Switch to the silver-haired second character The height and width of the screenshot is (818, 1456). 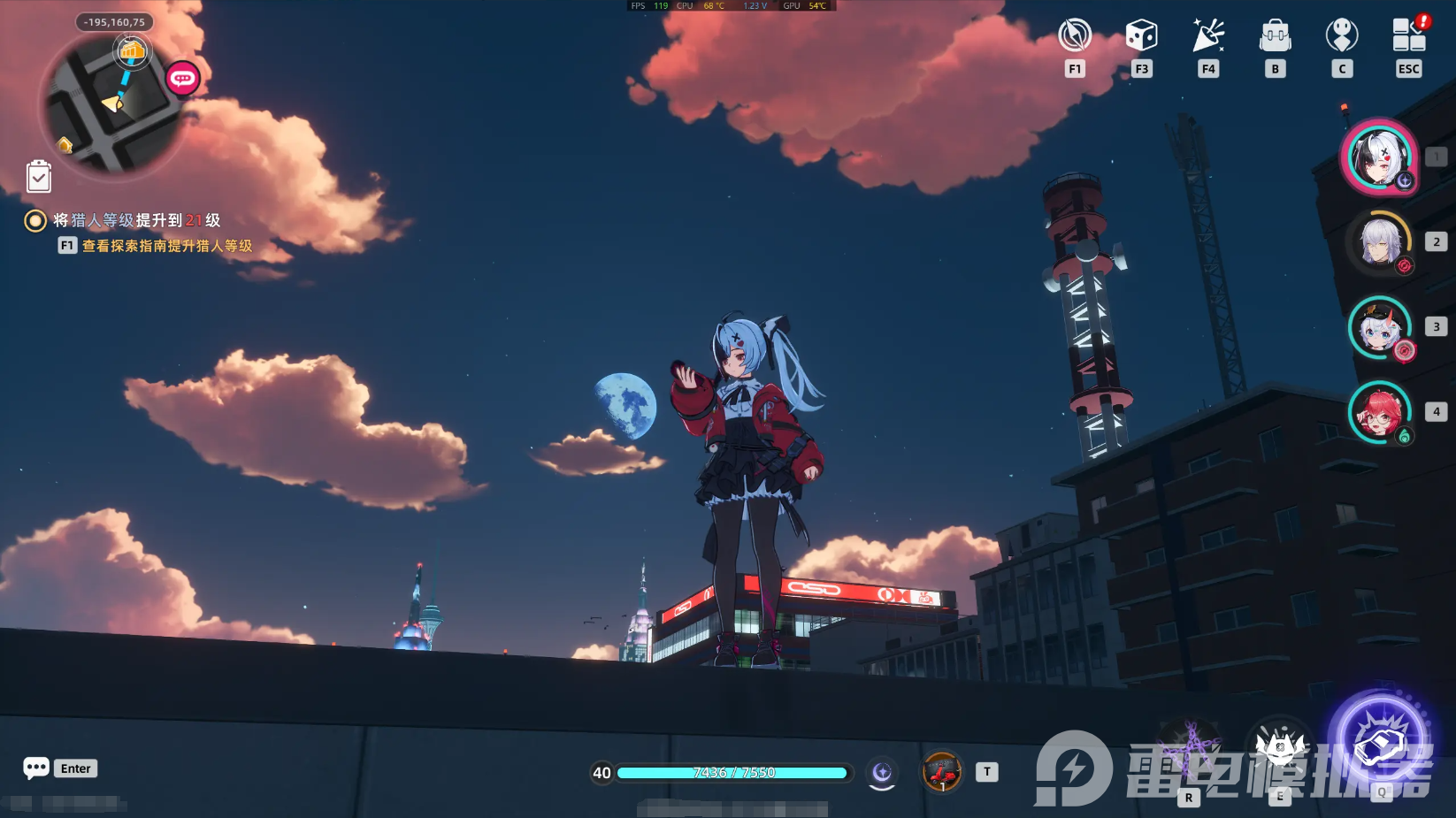pyautogui.click(x=1380, y=242)
